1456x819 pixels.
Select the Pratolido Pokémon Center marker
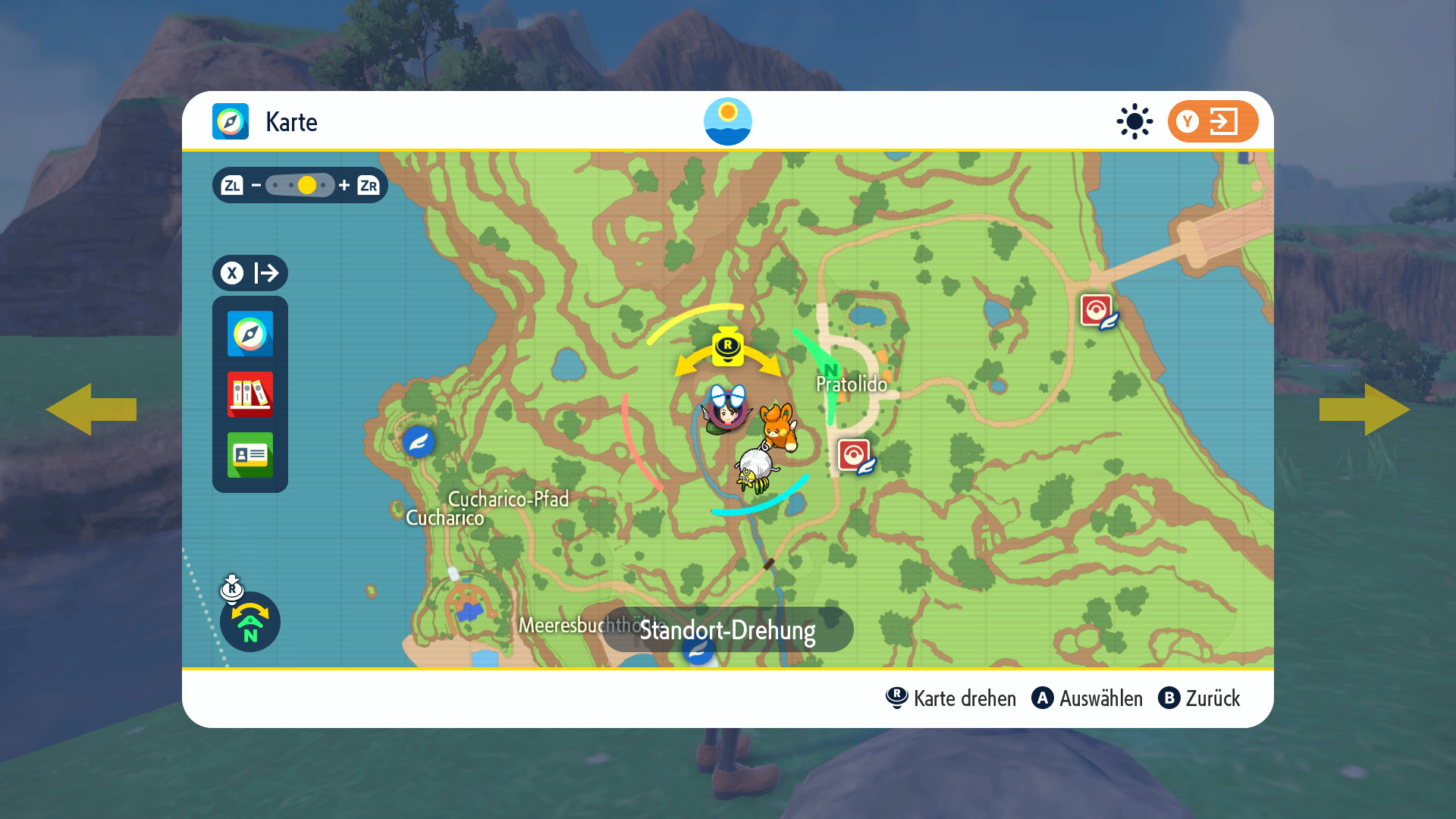click(855, 456)
